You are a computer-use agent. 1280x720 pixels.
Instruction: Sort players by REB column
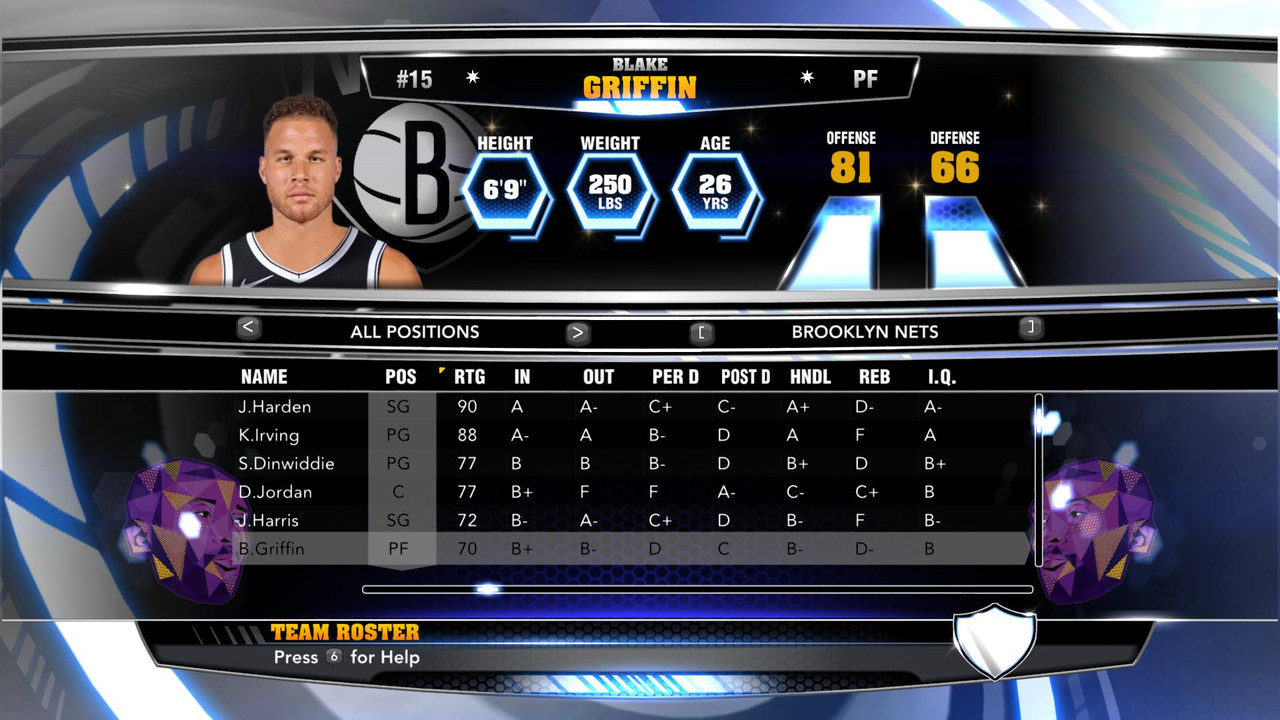coord(874,377)
